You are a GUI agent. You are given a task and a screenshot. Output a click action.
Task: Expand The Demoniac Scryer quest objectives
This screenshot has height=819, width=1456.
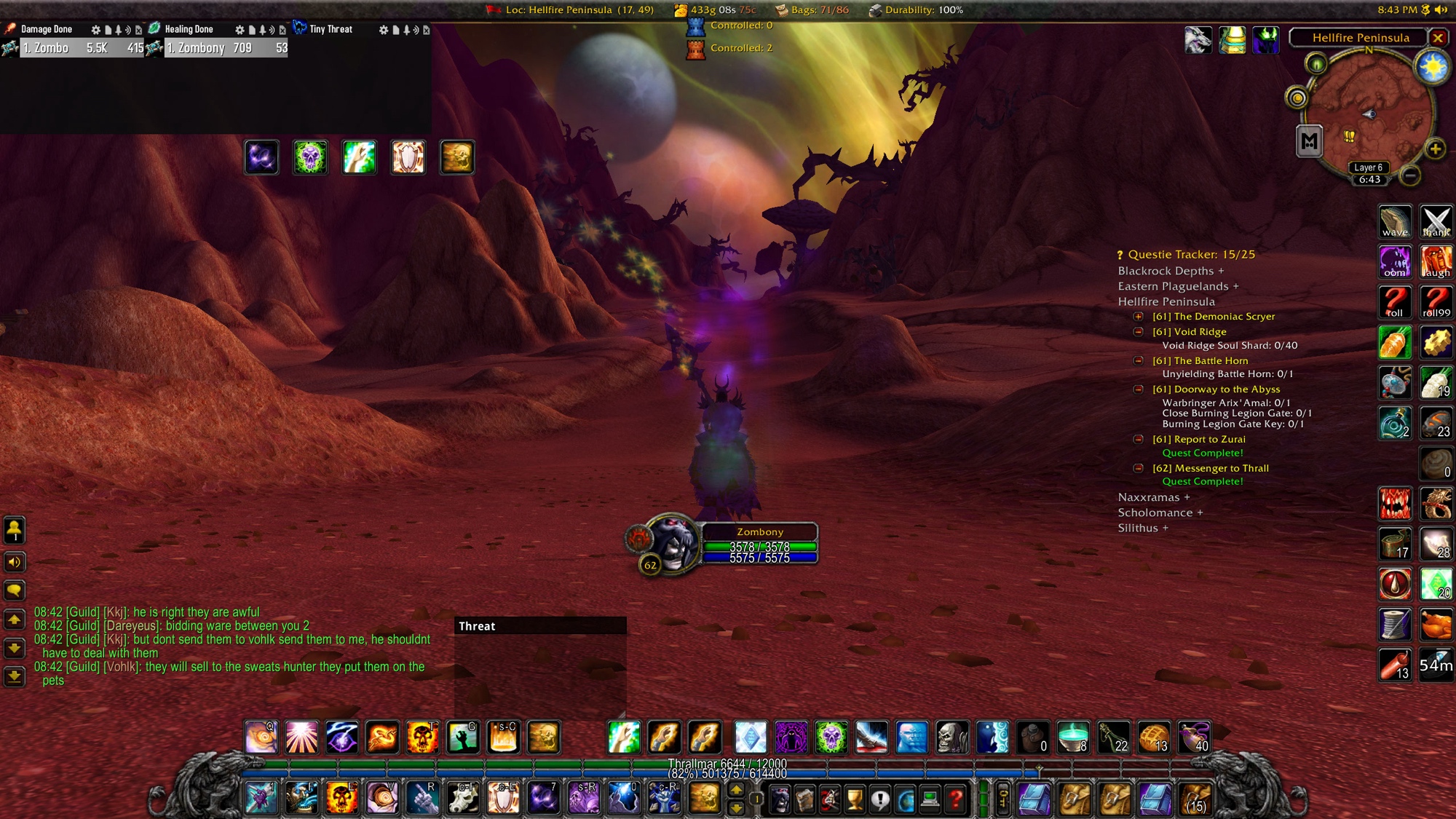[1139, 317]
